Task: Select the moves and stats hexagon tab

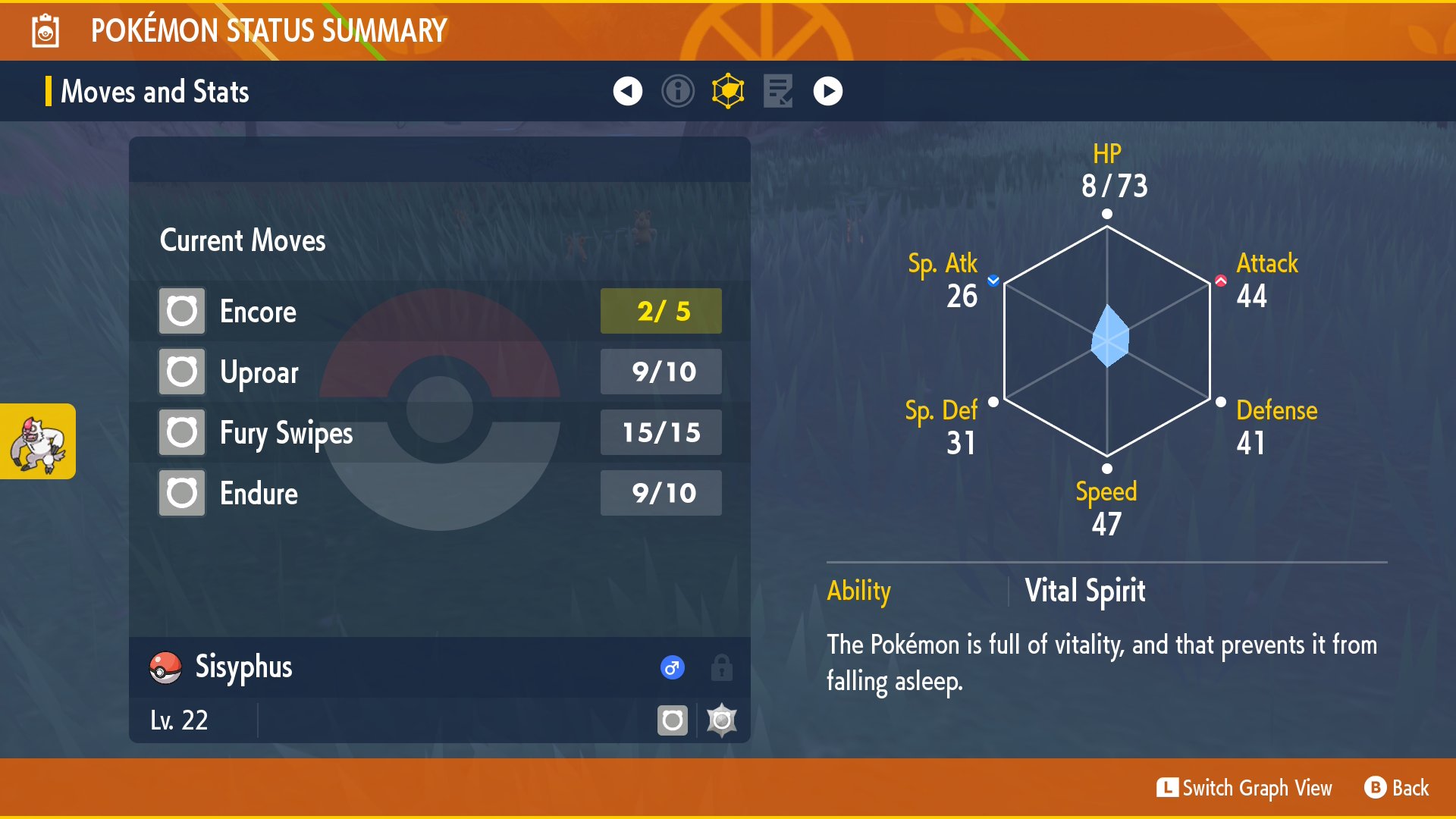Action: point(728,91)
